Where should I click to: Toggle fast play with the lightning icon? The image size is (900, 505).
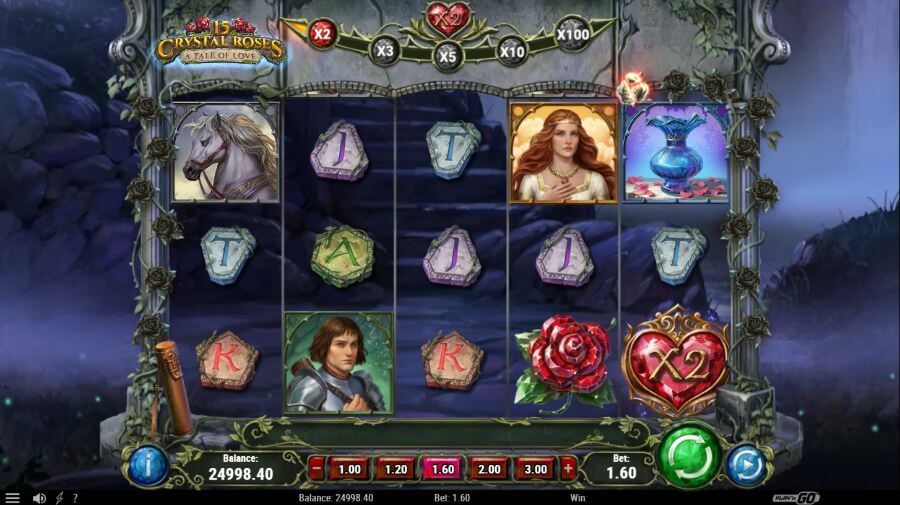(x=59, y=497)
